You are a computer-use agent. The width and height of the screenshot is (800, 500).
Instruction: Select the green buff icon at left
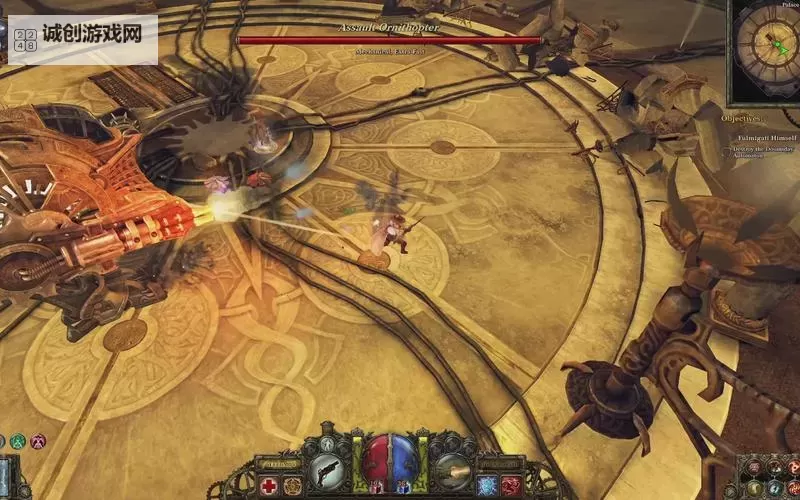[x=18, y=440]
